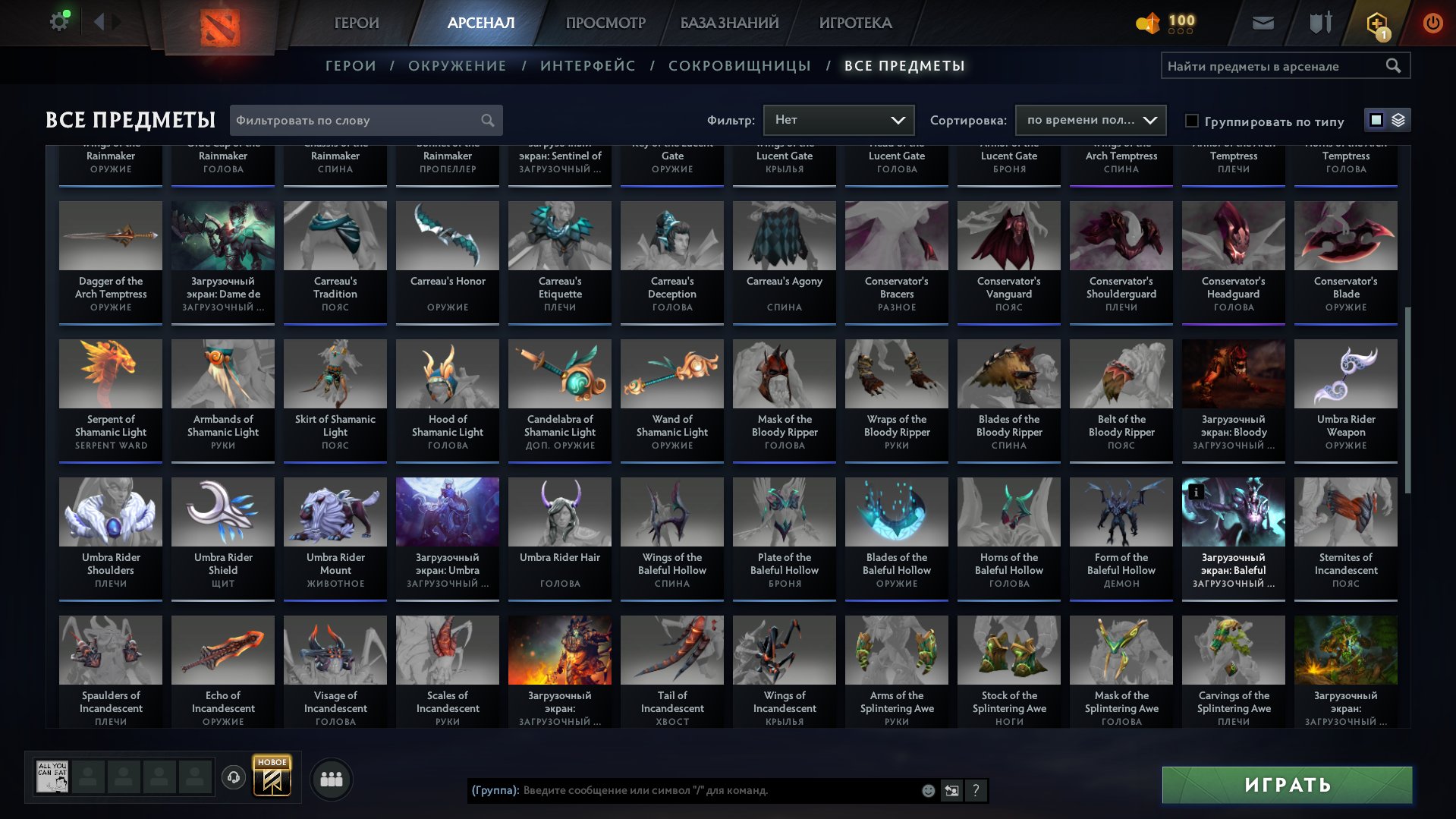Click the ? help button beside chat
Screen dimensions: 1456x819
975,791
